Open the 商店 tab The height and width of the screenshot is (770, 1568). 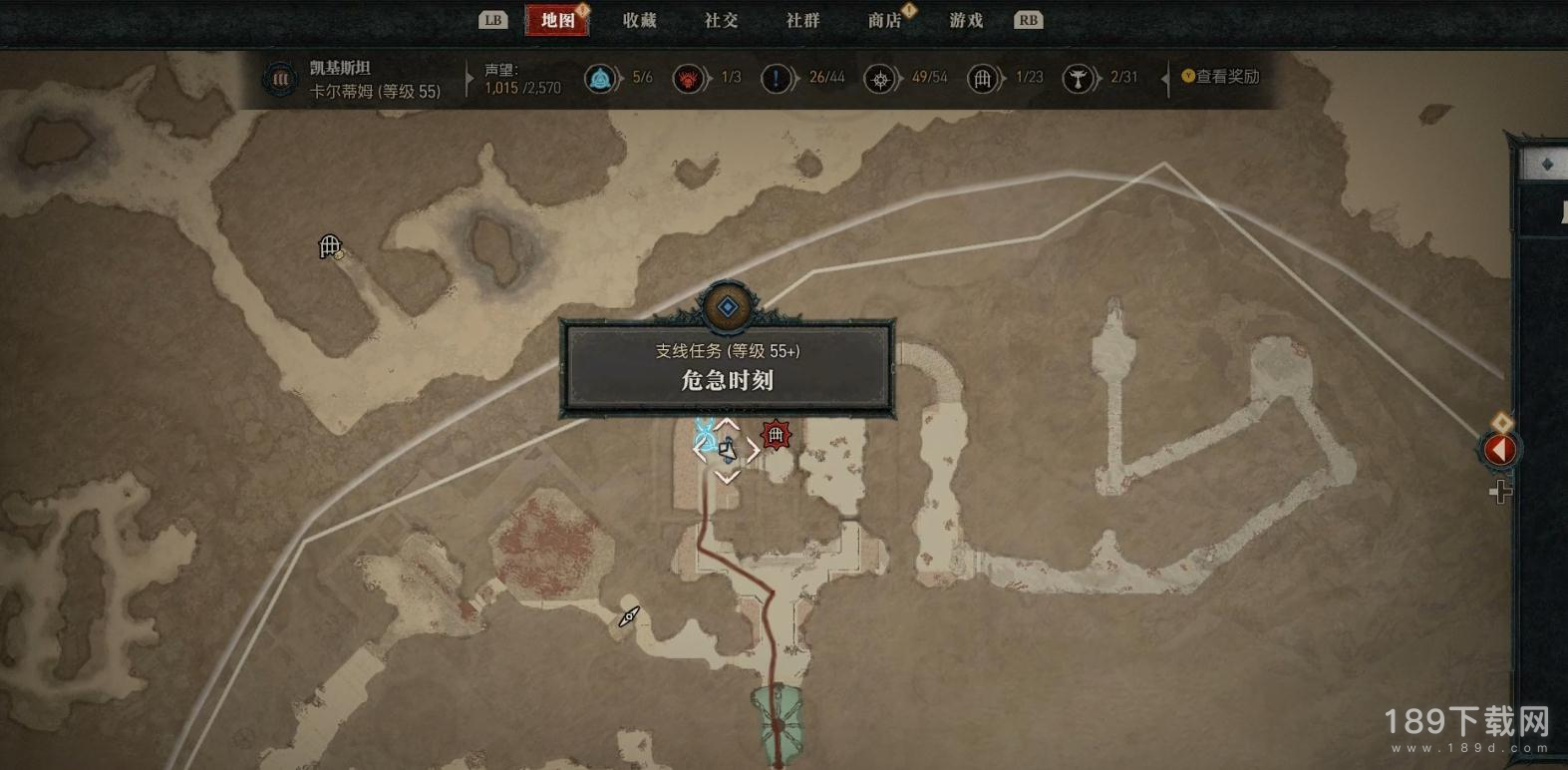pos(884,20)
